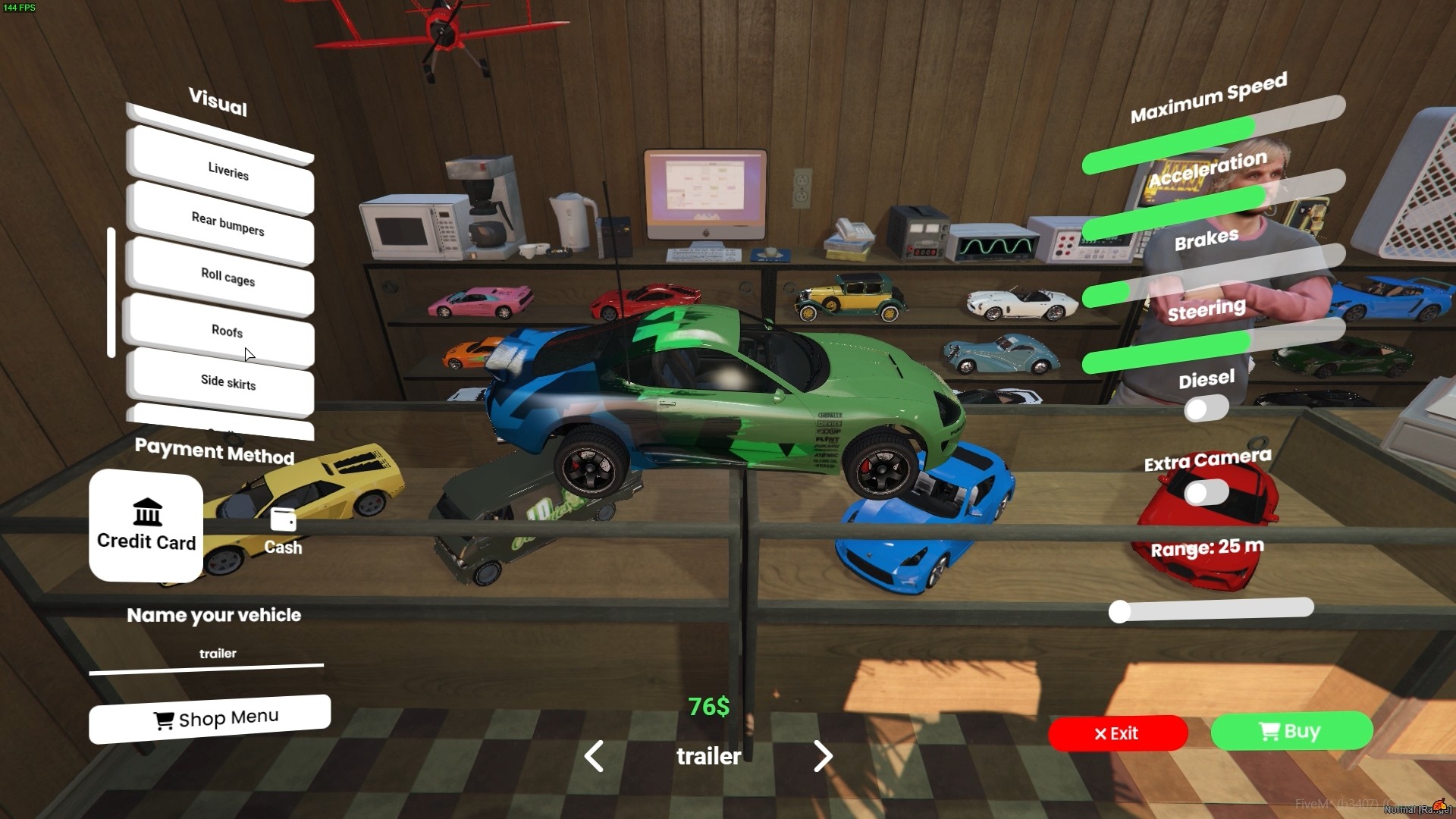Open the Liveries customization option
The height and width of the screenshot is (819, 1456).
[227, 172]
